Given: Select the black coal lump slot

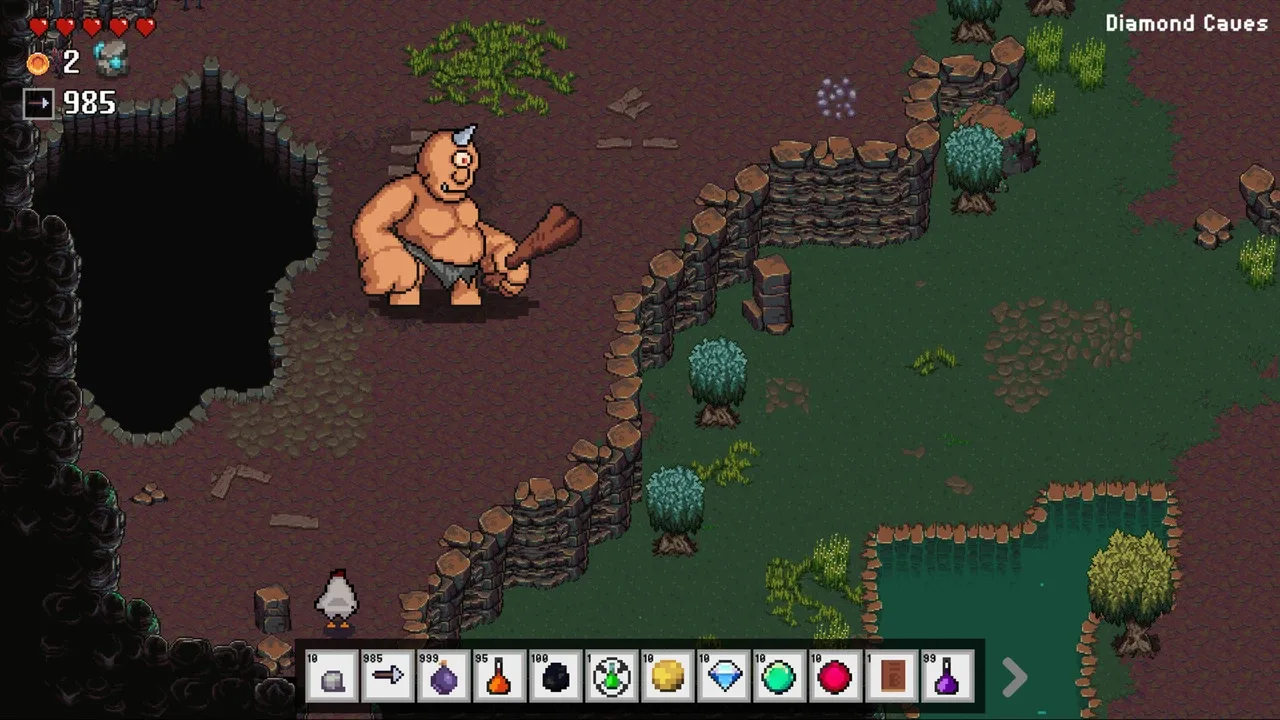Looking at the screenshot, I should point(556,676).
